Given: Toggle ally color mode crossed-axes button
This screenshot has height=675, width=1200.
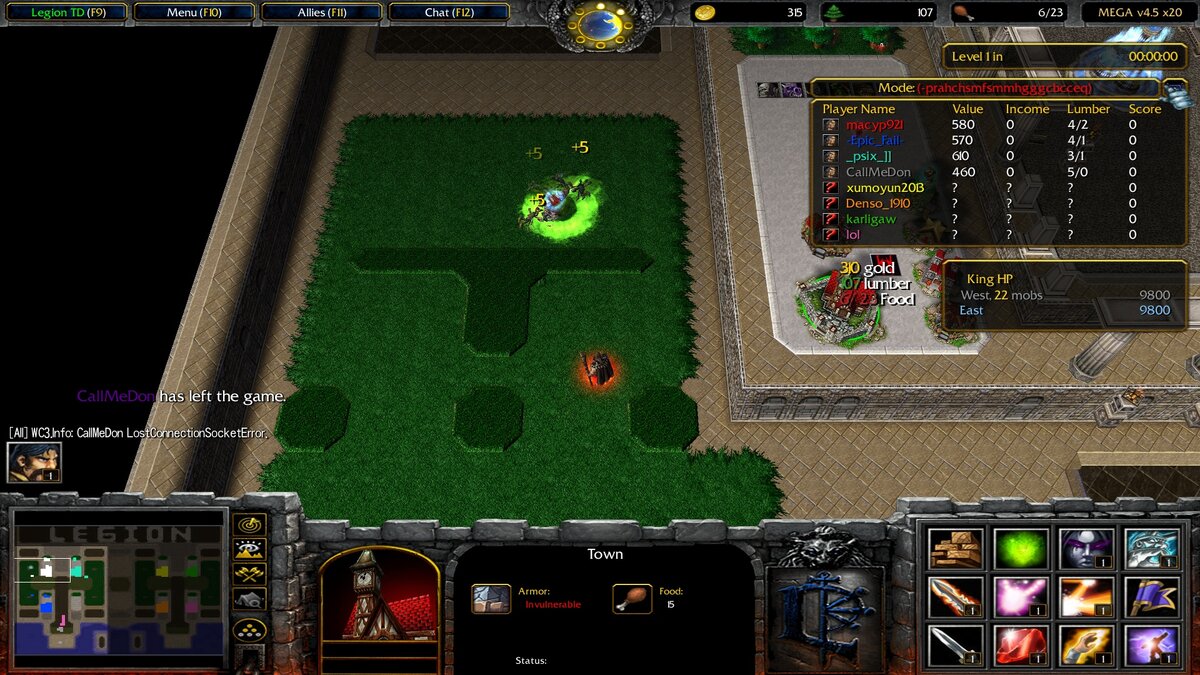Looking at the screenshot, I should (x=249, y=574).
